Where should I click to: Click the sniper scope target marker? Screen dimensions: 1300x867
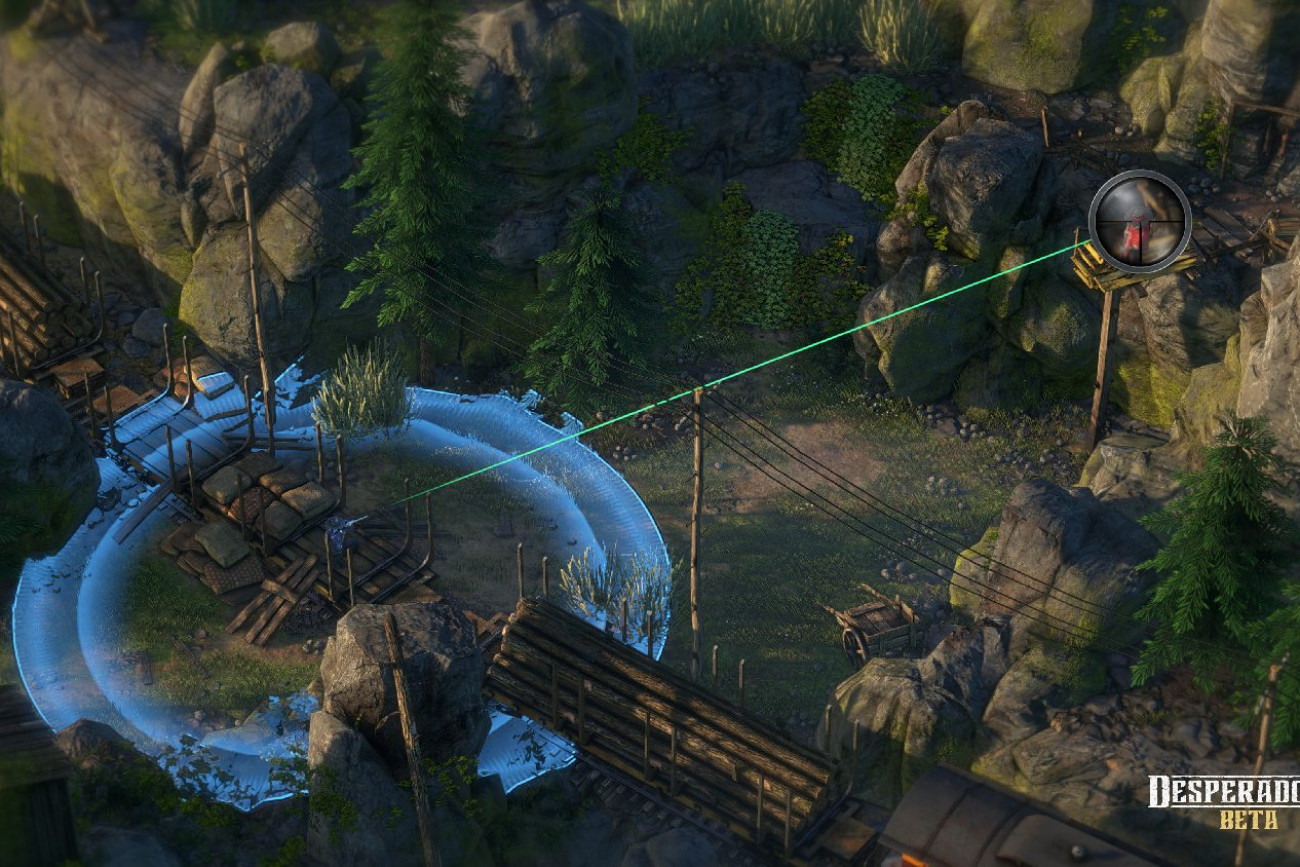tap(1139, 222)
